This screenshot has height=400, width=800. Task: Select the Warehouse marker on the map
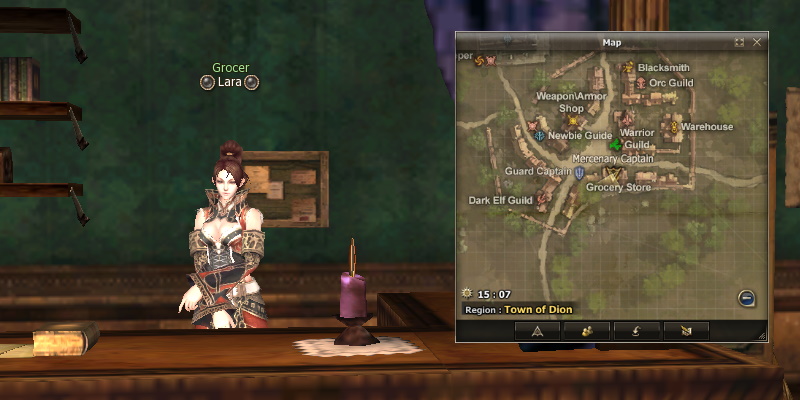coord(675,127)
